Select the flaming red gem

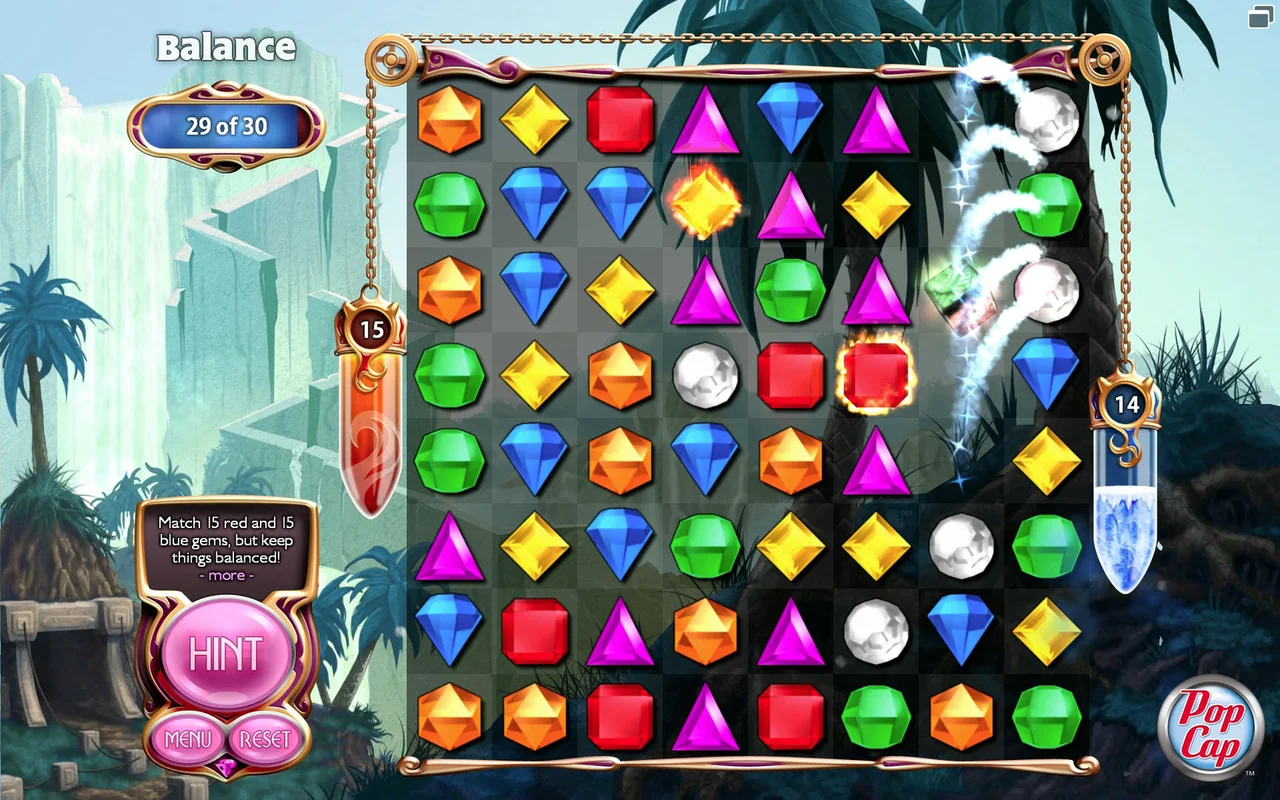coord(876,375)
